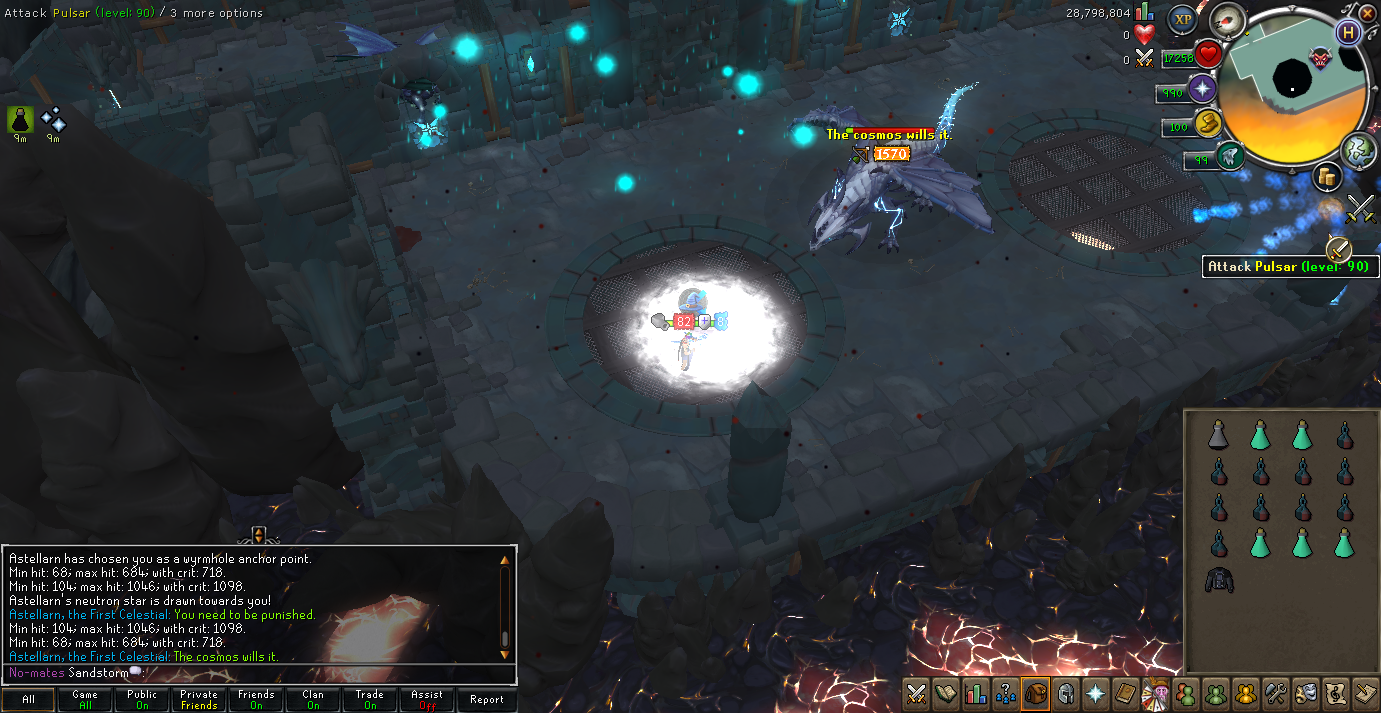Open the XP counter orb
The width and height of the screenshot is (1381, 713).
(1183, 19)
